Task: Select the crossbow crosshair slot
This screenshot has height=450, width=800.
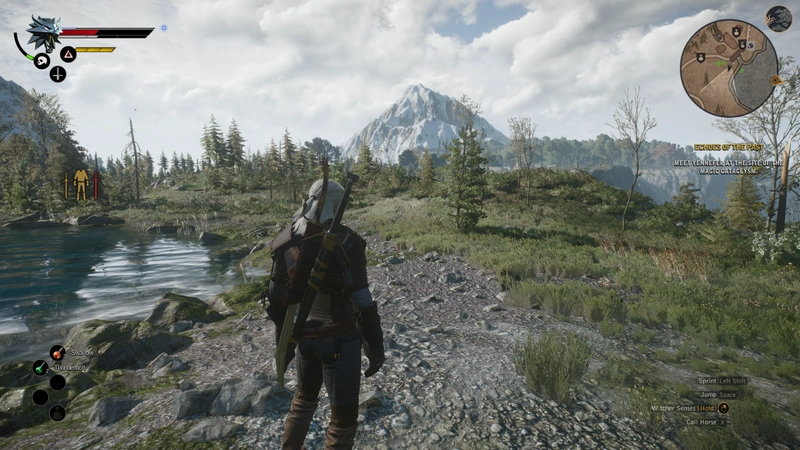Action: 58,73
